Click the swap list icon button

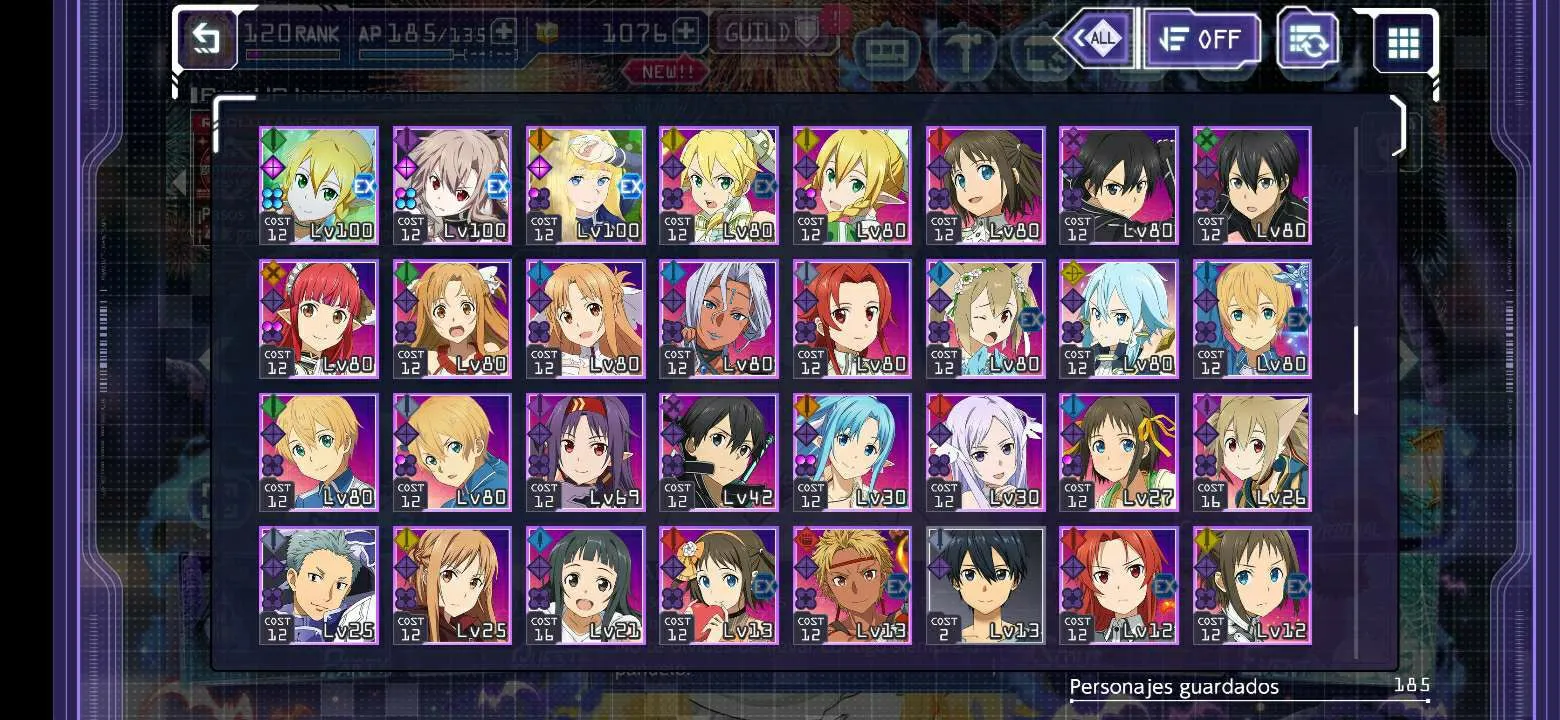(x=1309, y=40)
